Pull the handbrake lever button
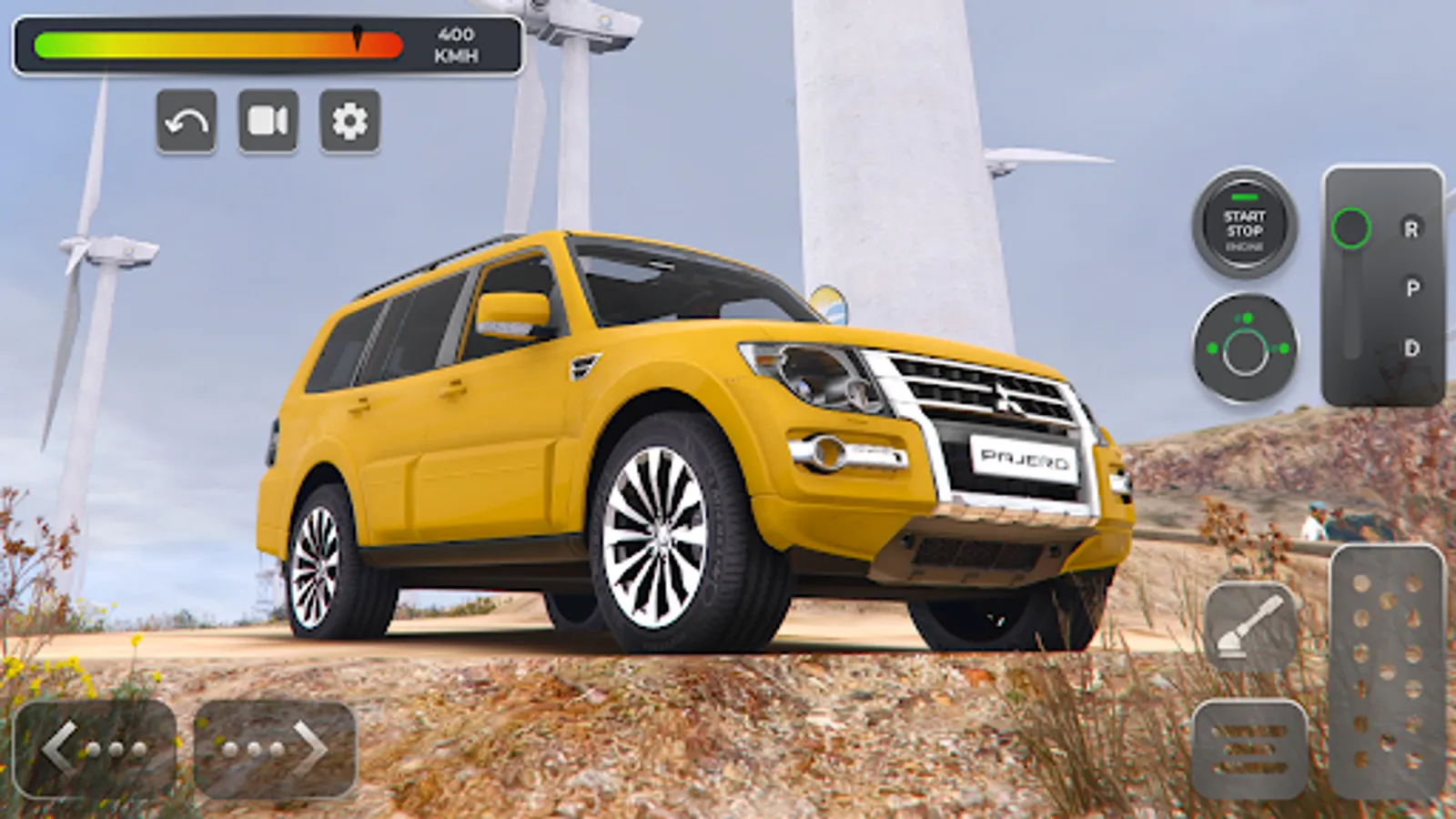 coord(1250,627)
